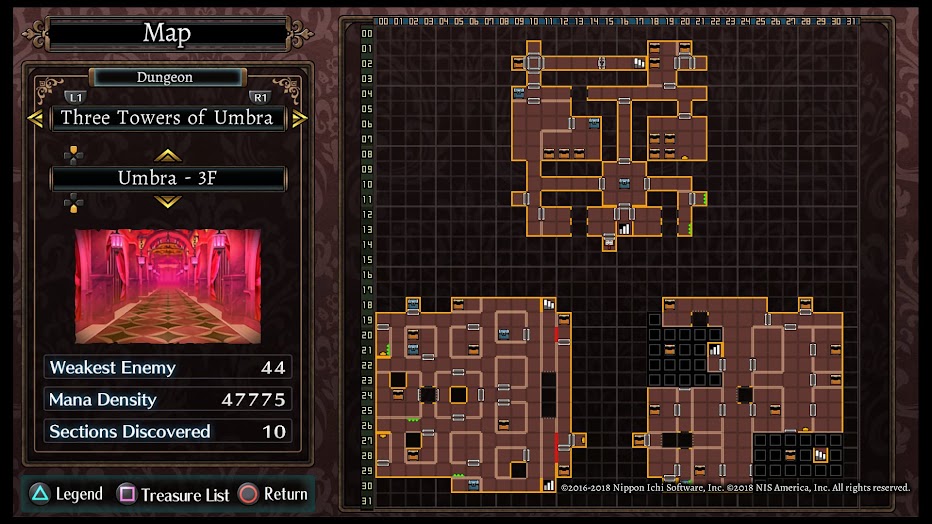Click the Dungeon header tab
Viewport: 932px width, 524px height.
[166, 77]
